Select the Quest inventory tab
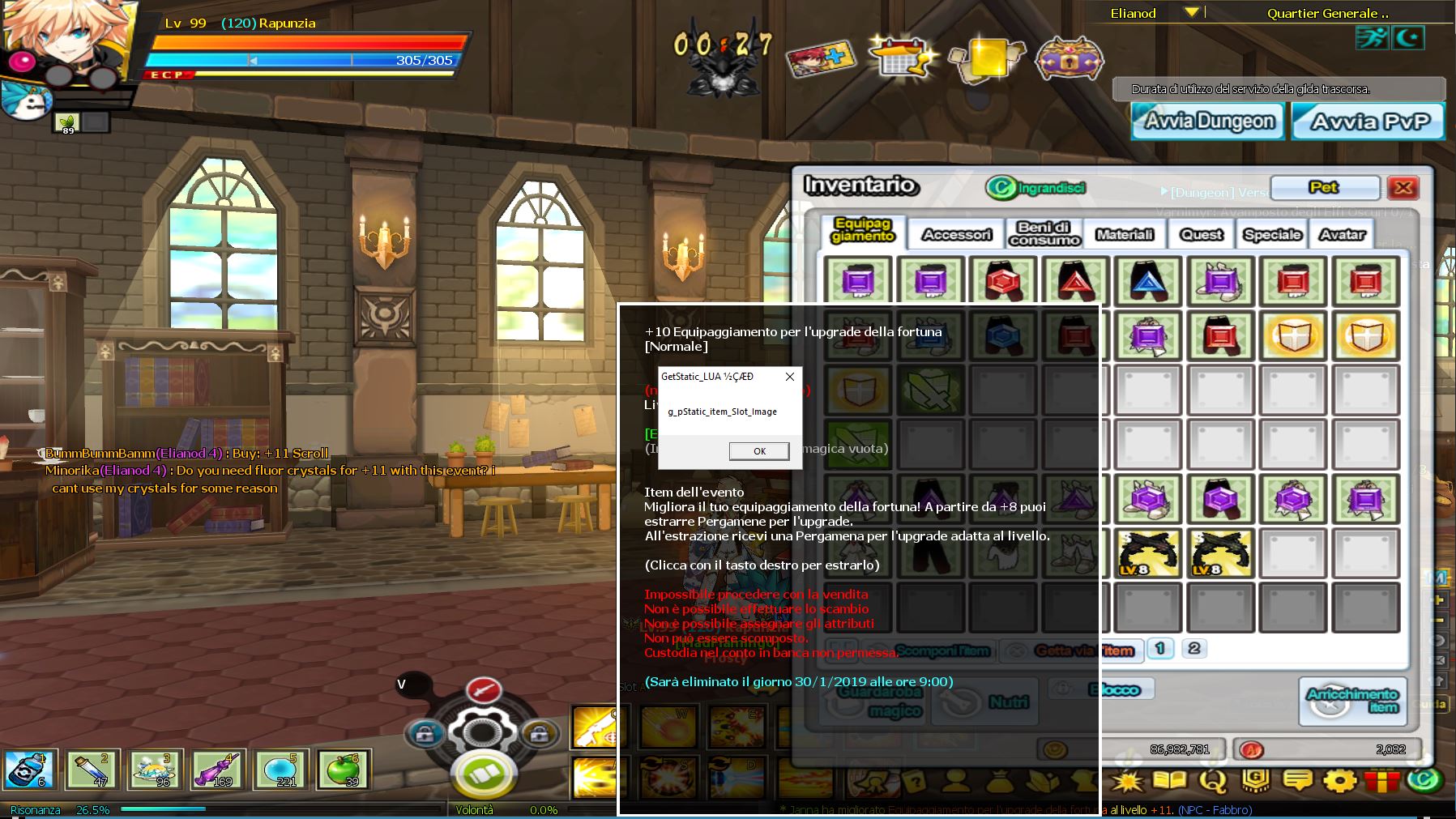Image resolution: width=1456 pixels, height=819 pixels. (1201, 234)
